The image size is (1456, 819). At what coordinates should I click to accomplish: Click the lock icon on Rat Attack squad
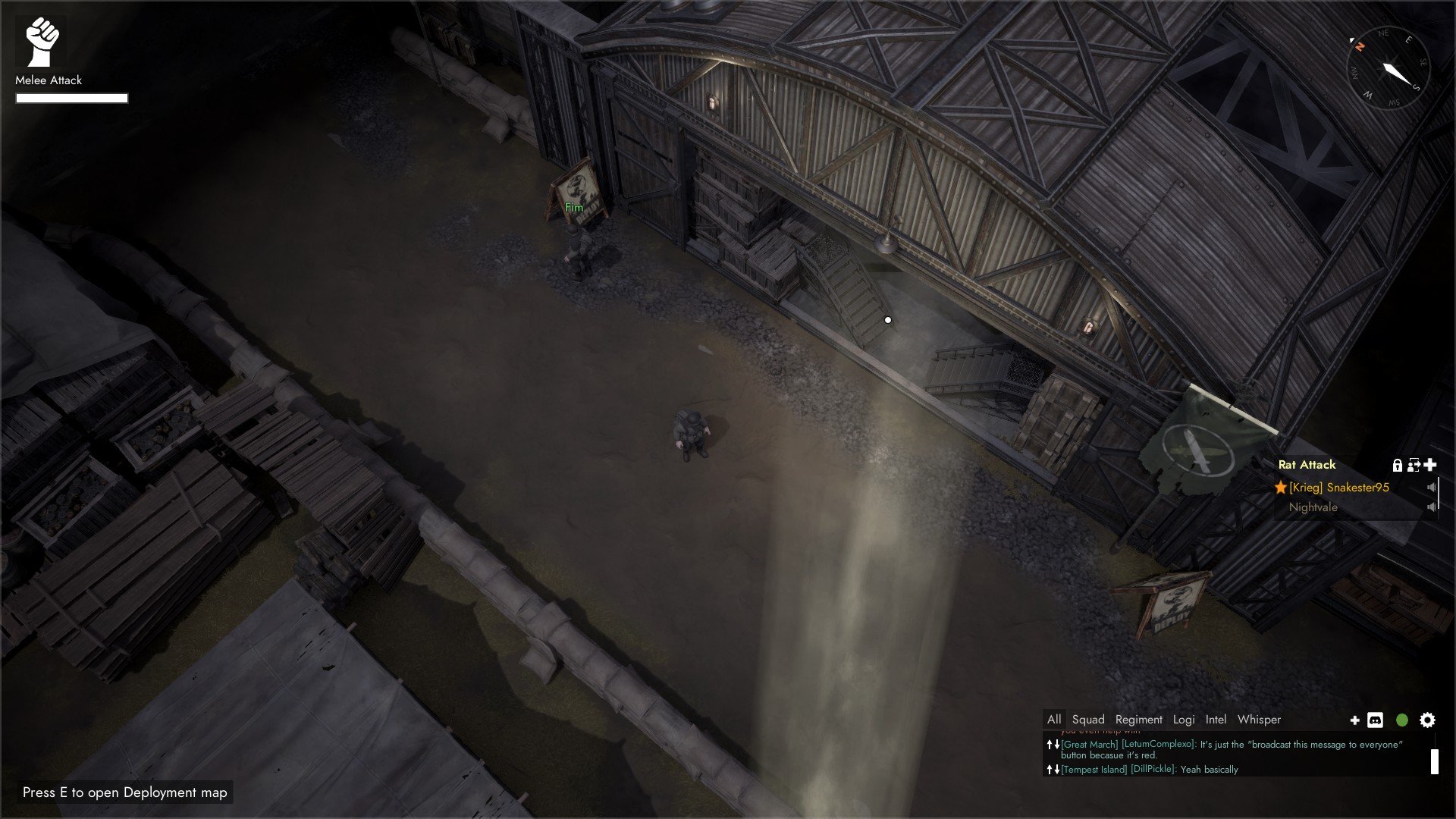[1398, 466]
